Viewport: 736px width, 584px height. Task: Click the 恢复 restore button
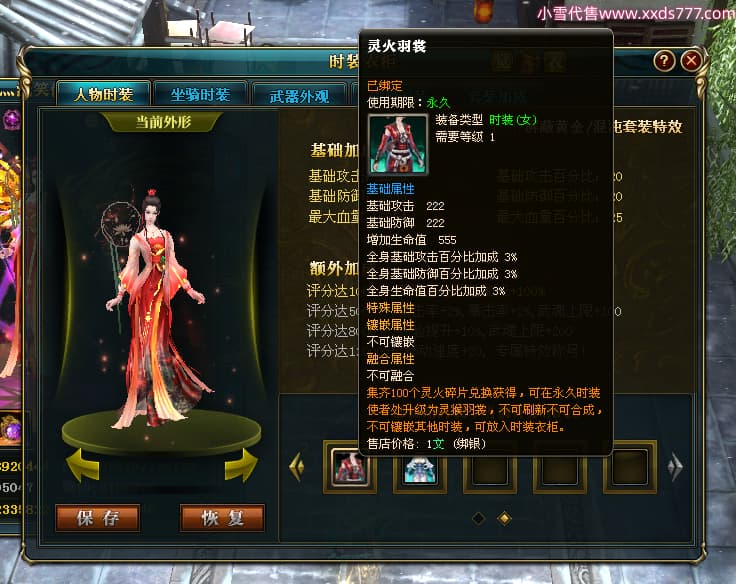point(222,518)
